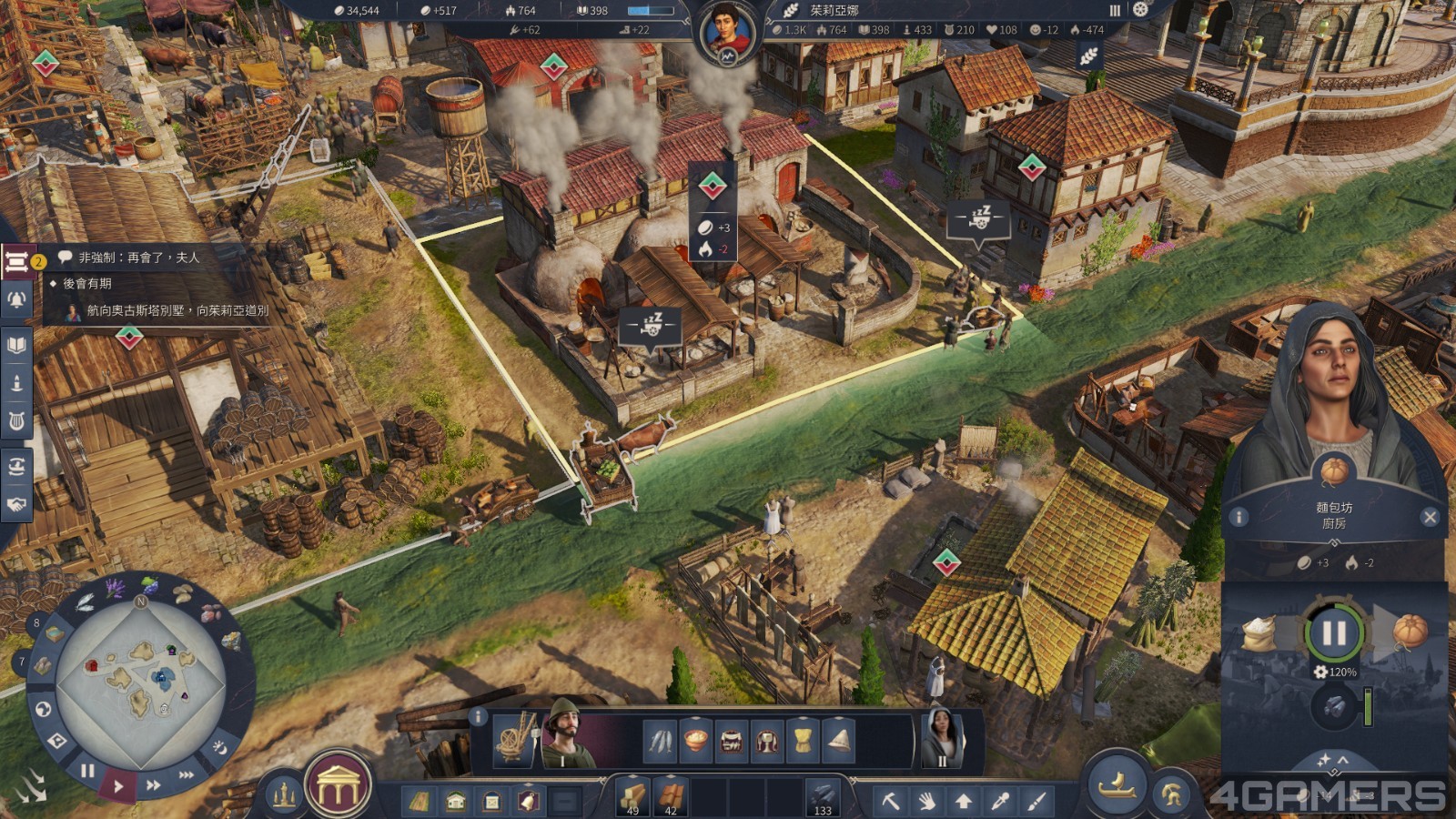Image resolution: width=1456 pixels, height=819 pixels.
Task: Close the bakery building info panel
Action: pos(1430,517)
